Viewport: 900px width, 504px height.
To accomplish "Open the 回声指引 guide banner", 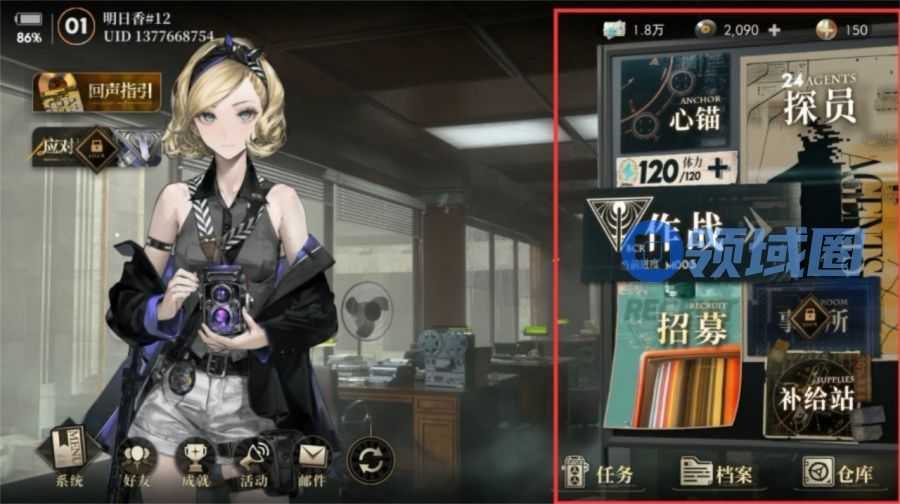I will point(97,92).
